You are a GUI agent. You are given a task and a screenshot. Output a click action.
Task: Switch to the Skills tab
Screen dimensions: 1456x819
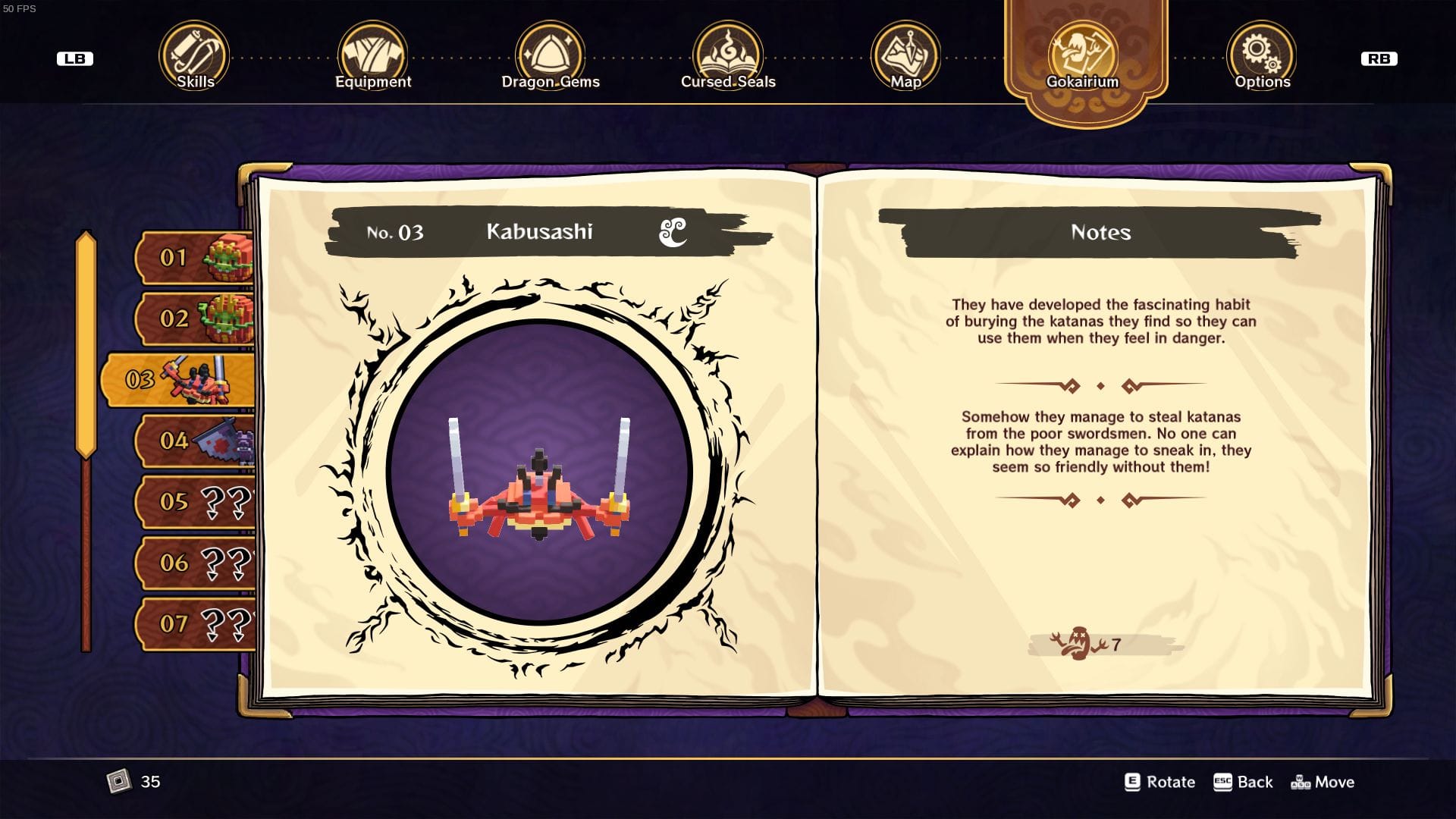(194, 57)
